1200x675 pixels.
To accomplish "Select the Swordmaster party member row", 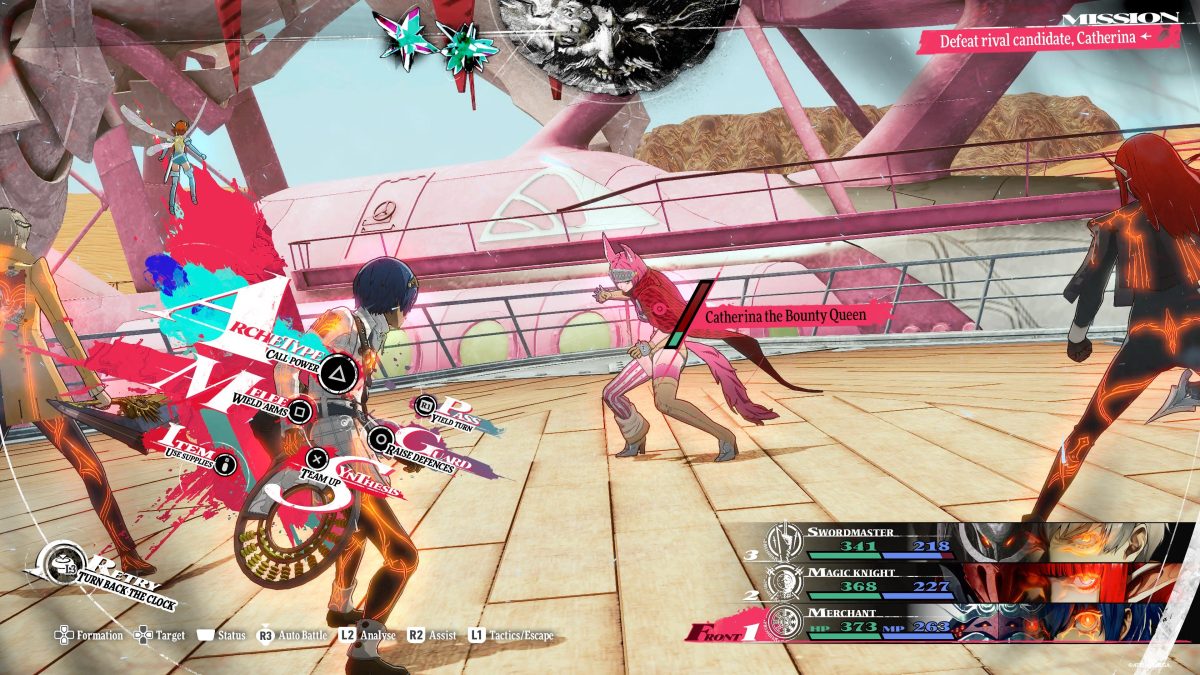I will [x=960, y=541].
